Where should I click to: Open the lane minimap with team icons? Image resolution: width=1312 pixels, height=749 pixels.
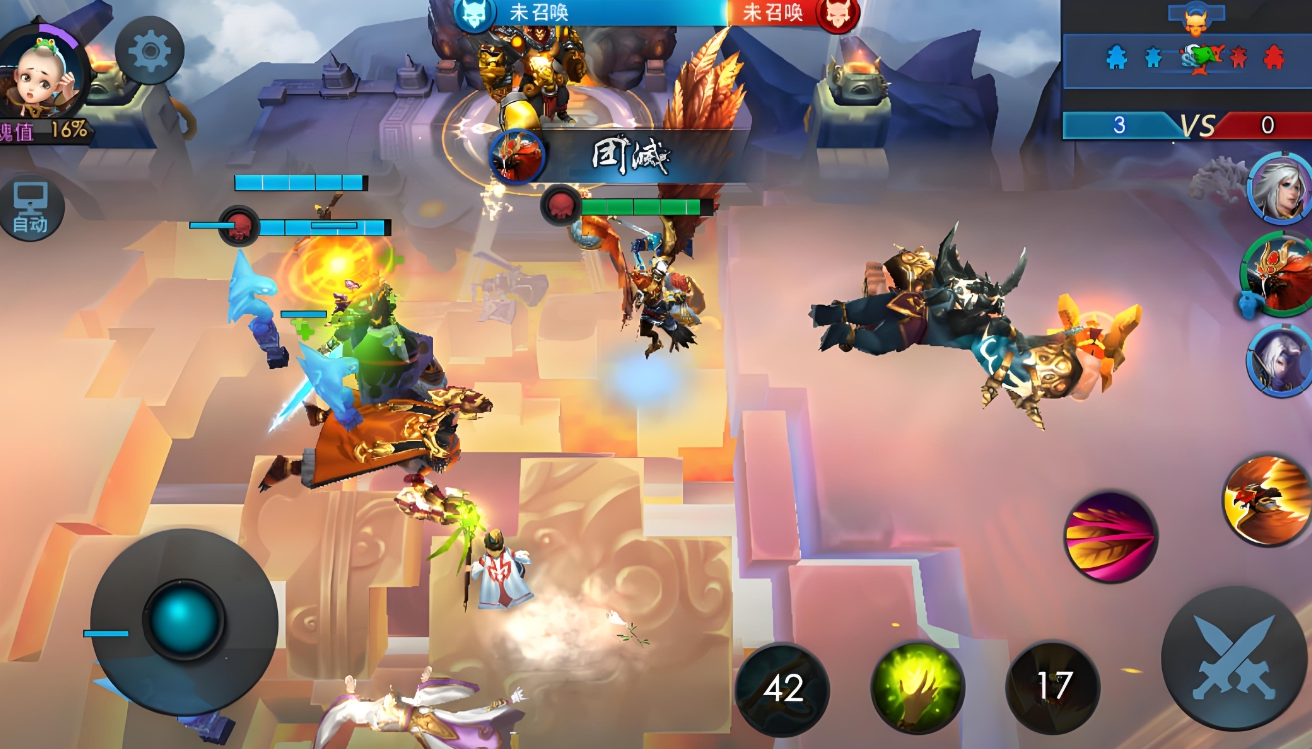[x=1188, y=58]
